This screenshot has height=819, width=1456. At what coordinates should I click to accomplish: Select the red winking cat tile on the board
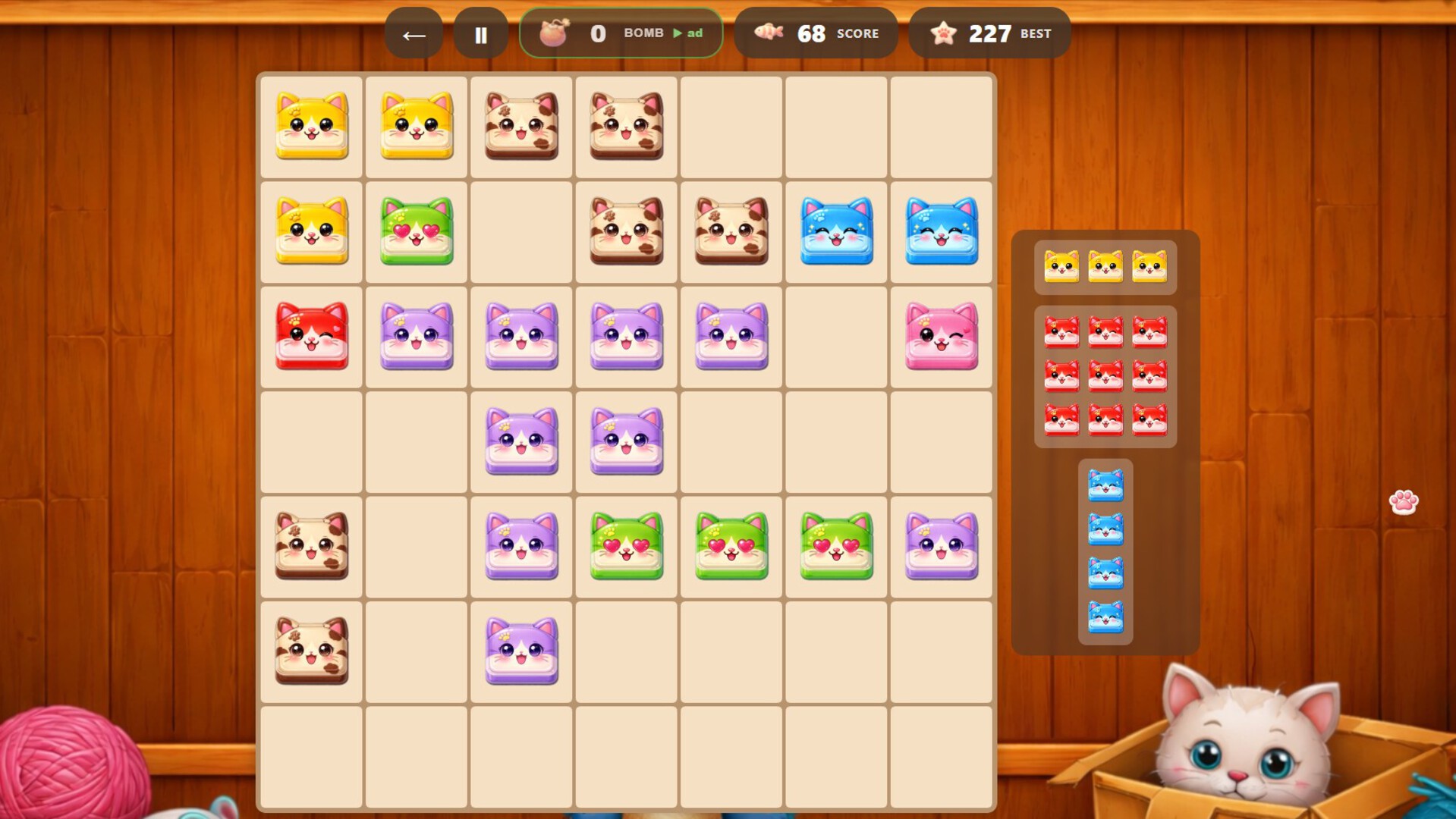[311, 336]
